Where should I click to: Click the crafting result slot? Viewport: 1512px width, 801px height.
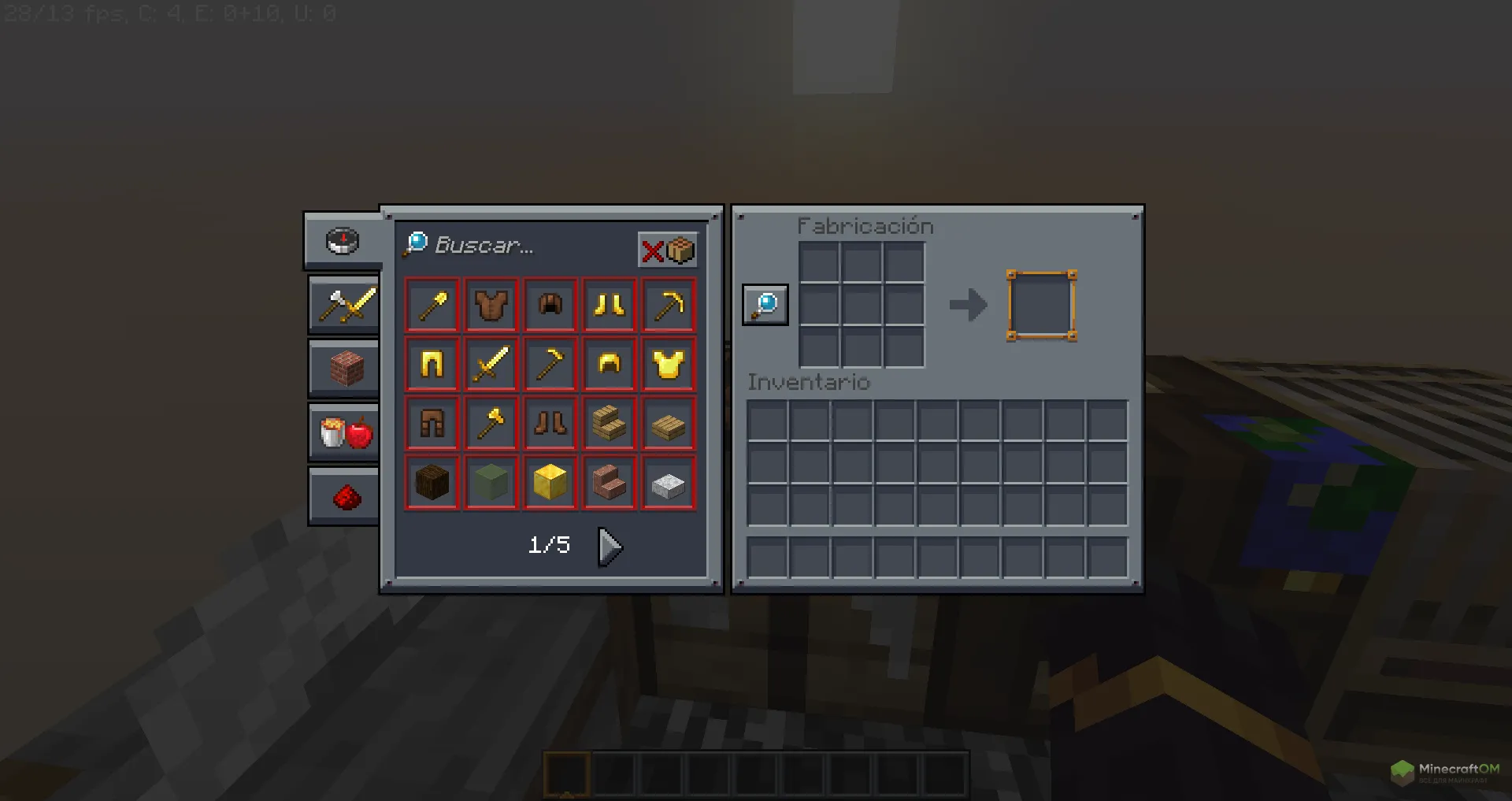tap(1041, 306)
